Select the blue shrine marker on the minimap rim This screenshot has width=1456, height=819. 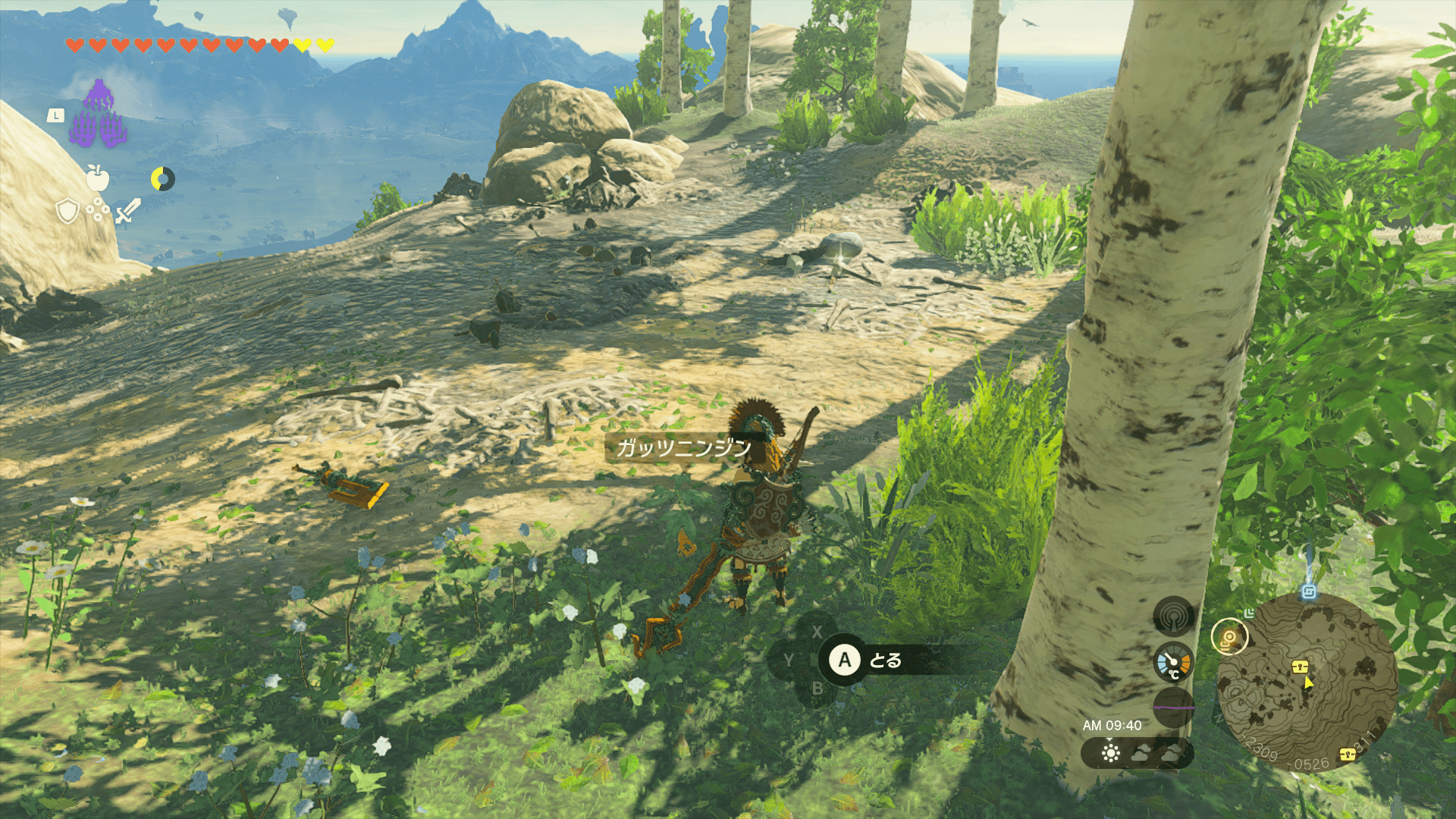1308,592
